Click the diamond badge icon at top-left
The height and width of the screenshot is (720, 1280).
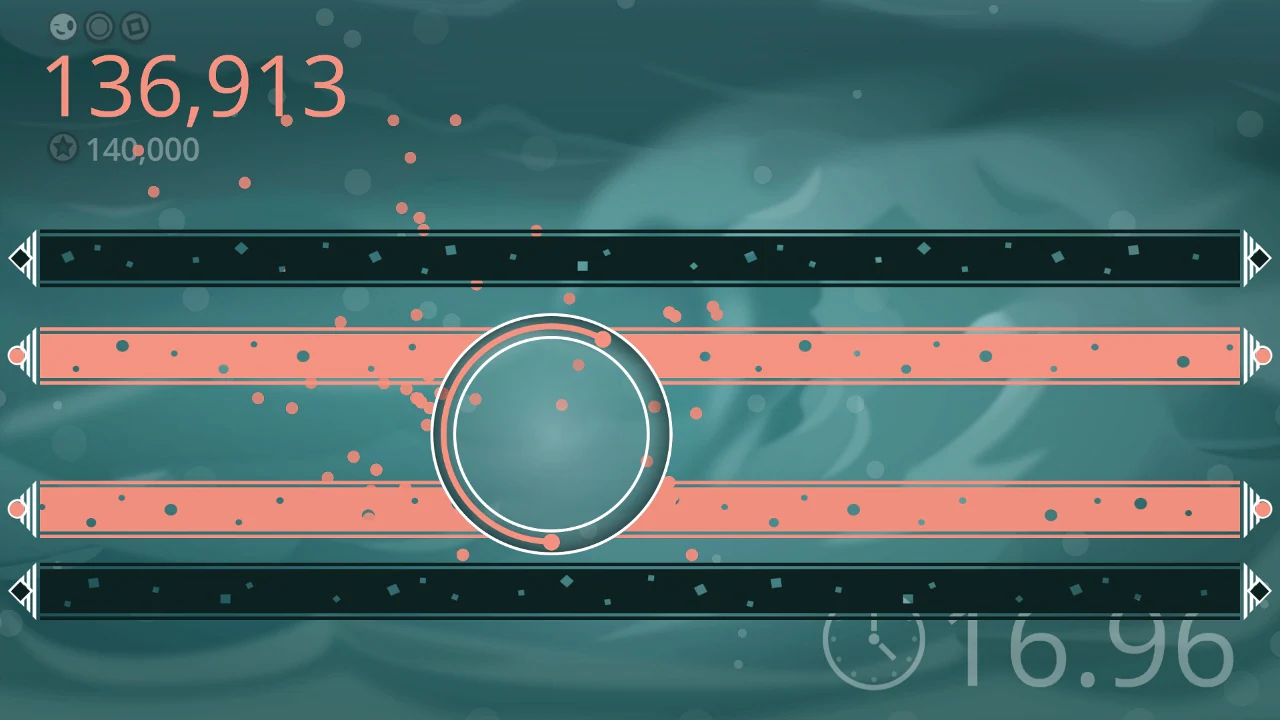coord(133,27)
